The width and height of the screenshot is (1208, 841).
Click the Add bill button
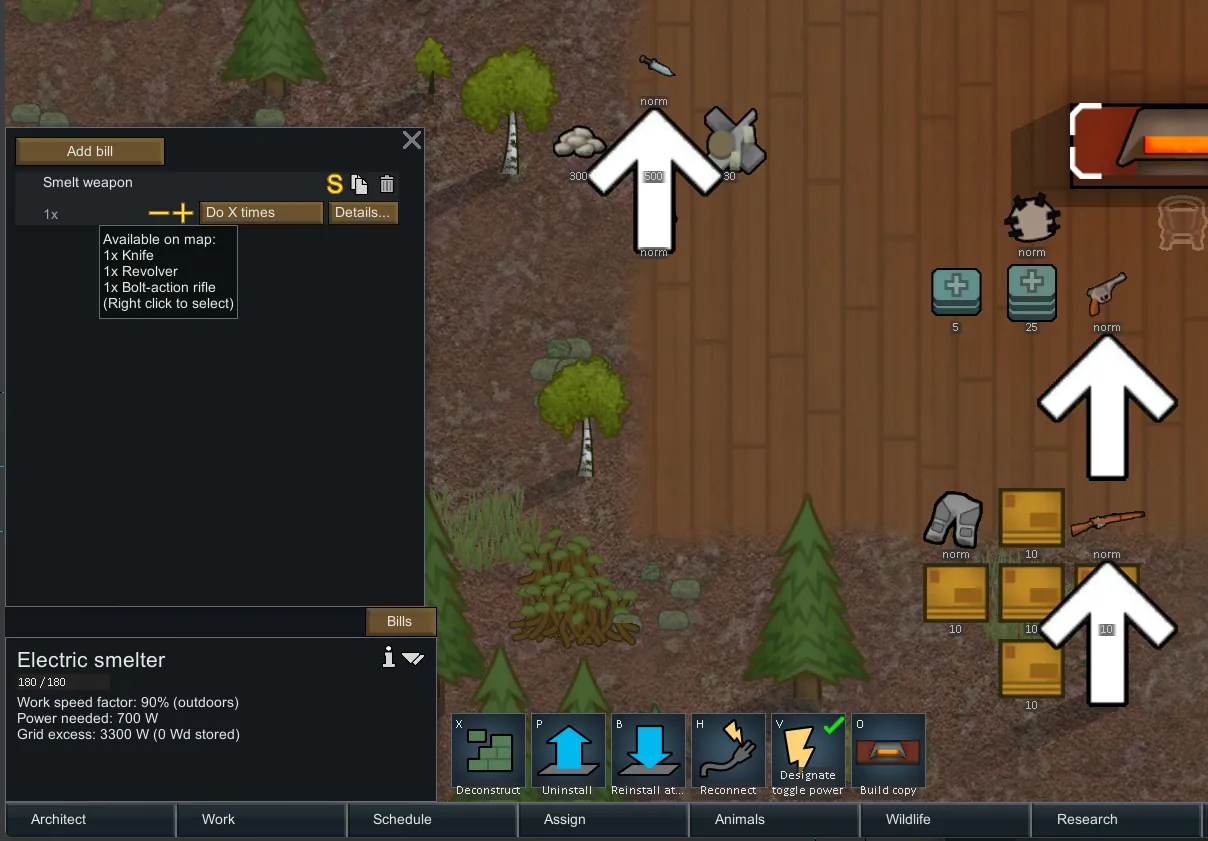pos(90,152)
